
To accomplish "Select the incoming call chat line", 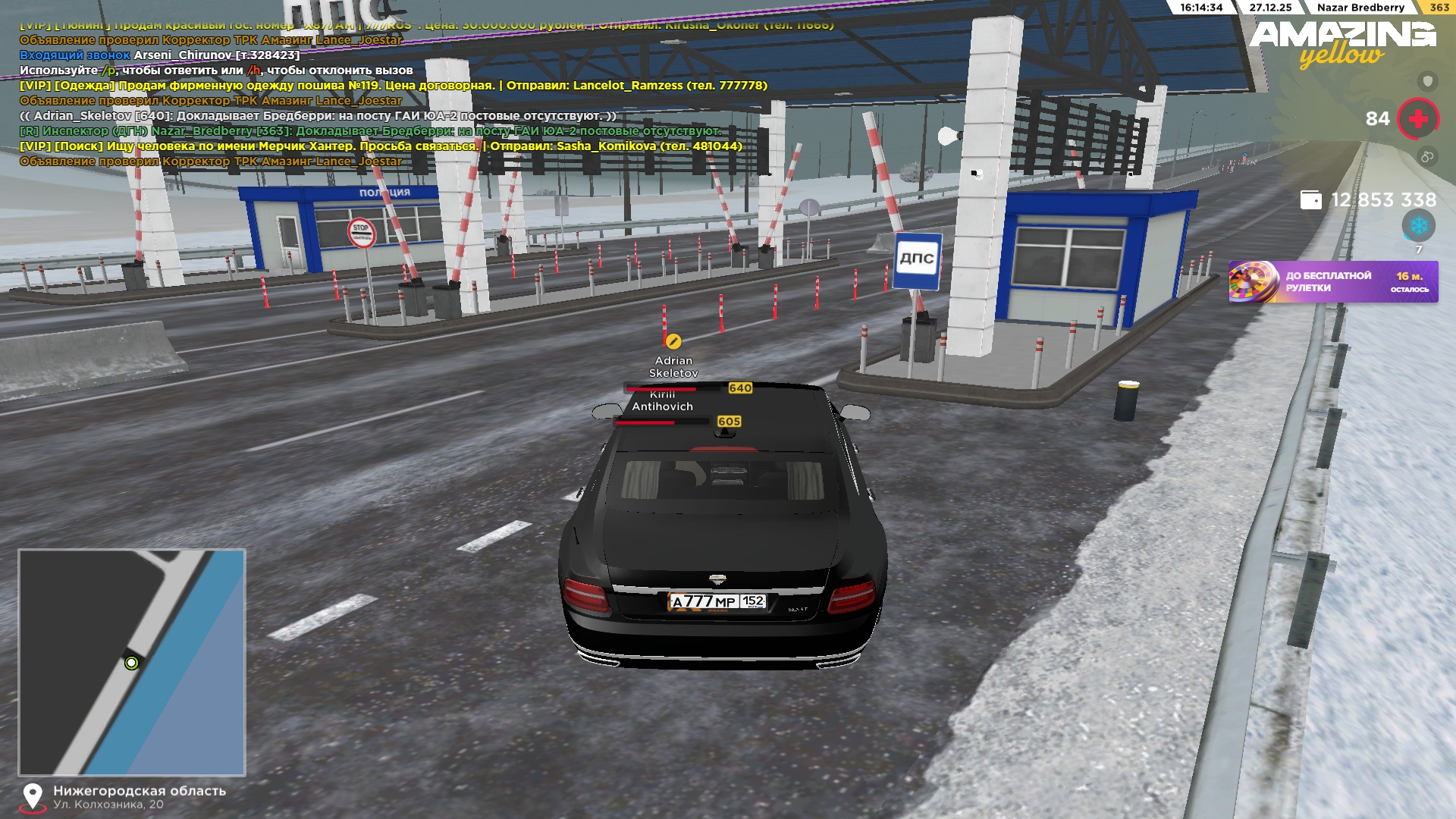I will coord(159,55).
